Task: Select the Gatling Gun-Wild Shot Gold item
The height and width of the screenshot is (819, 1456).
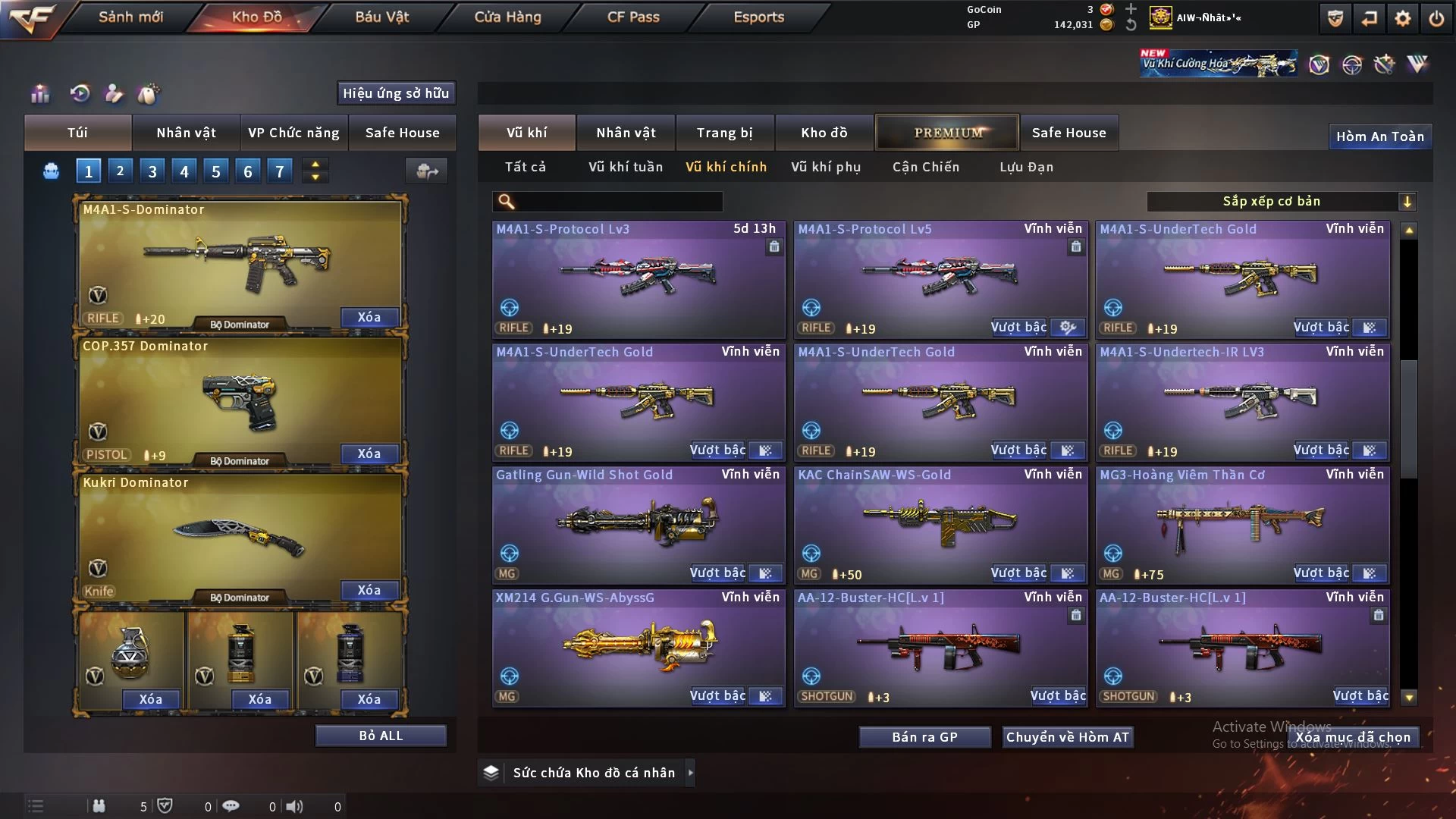Action: (639, 523)
